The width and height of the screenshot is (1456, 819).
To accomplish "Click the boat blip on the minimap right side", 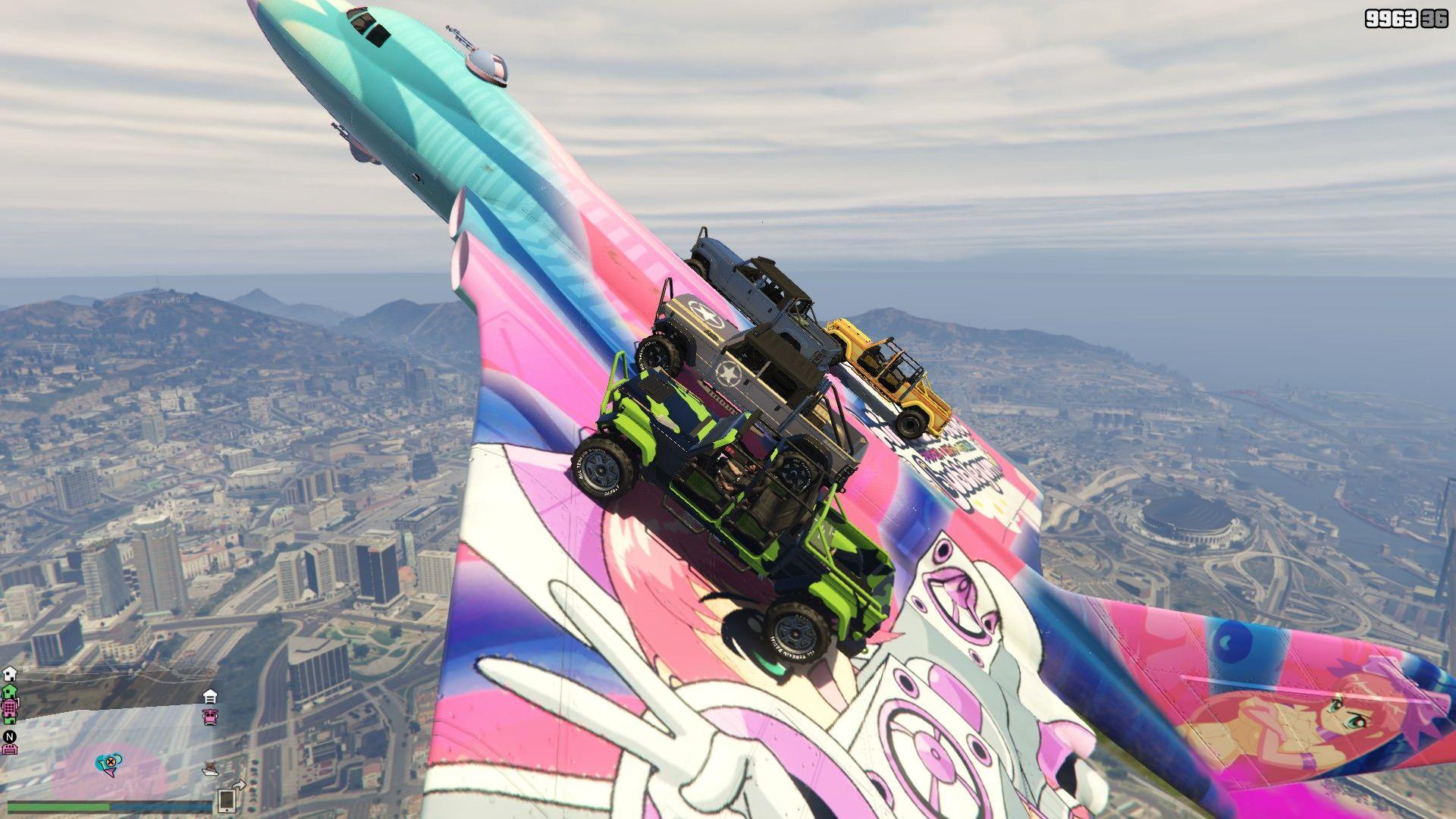I will pos(210,768).
